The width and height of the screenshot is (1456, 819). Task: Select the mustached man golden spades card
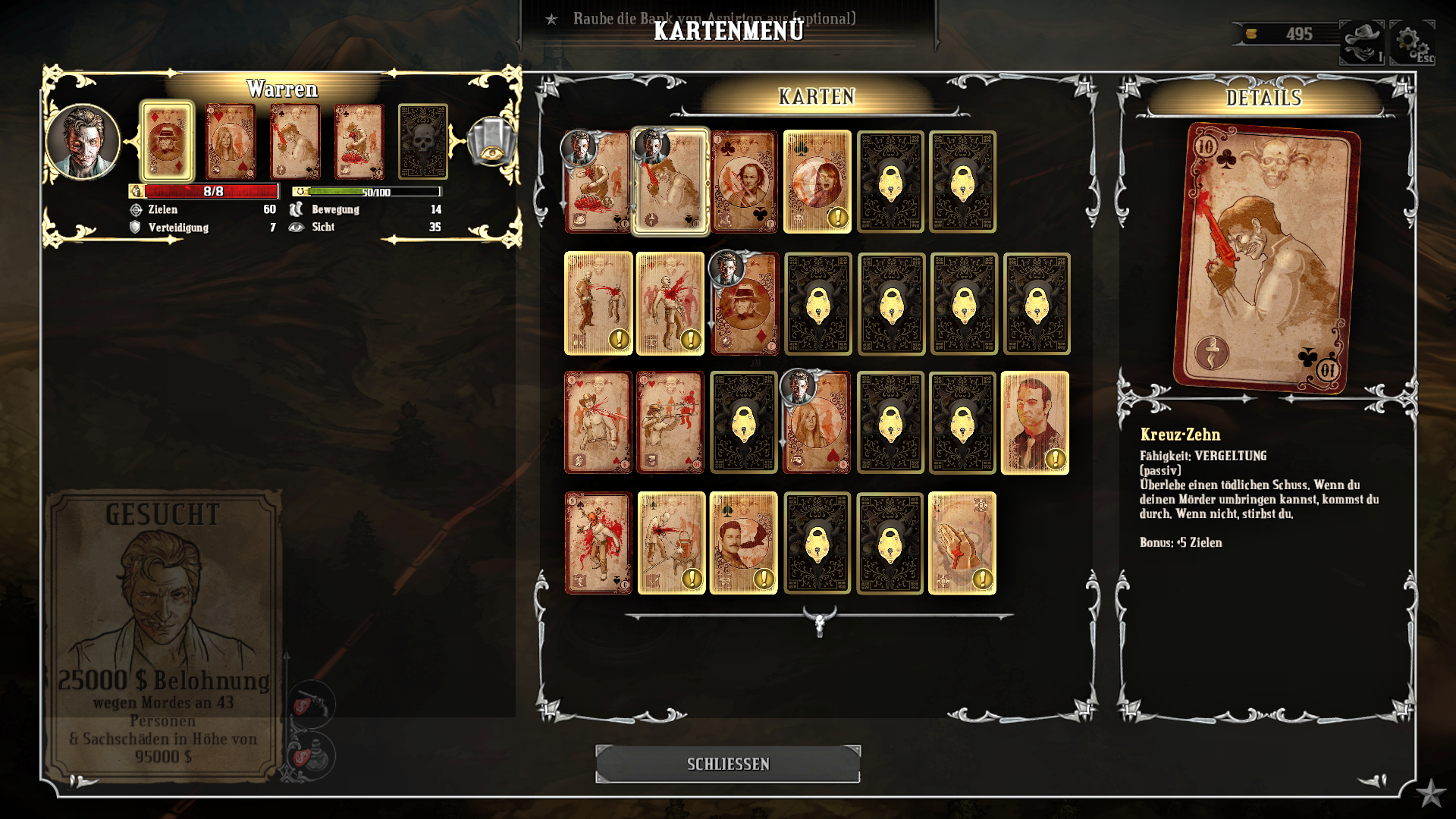744,543
